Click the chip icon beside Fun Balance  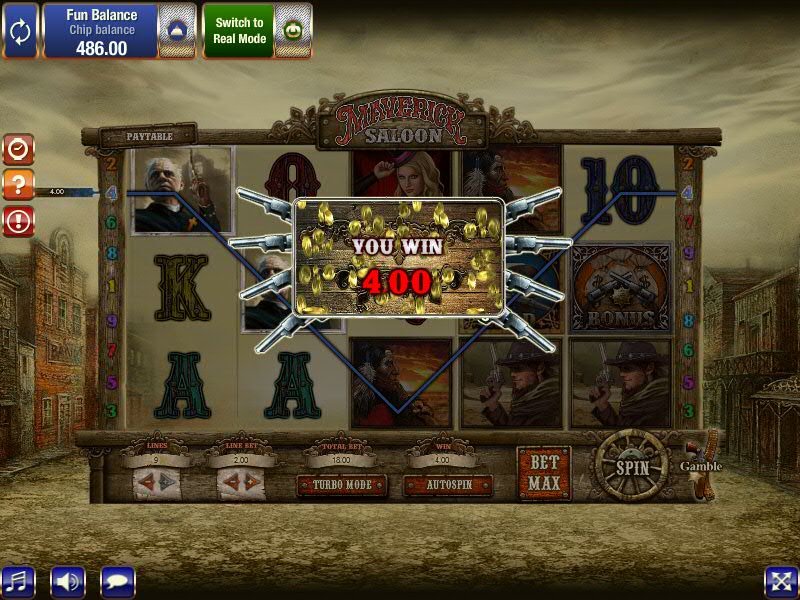click(x=175, y=30)
